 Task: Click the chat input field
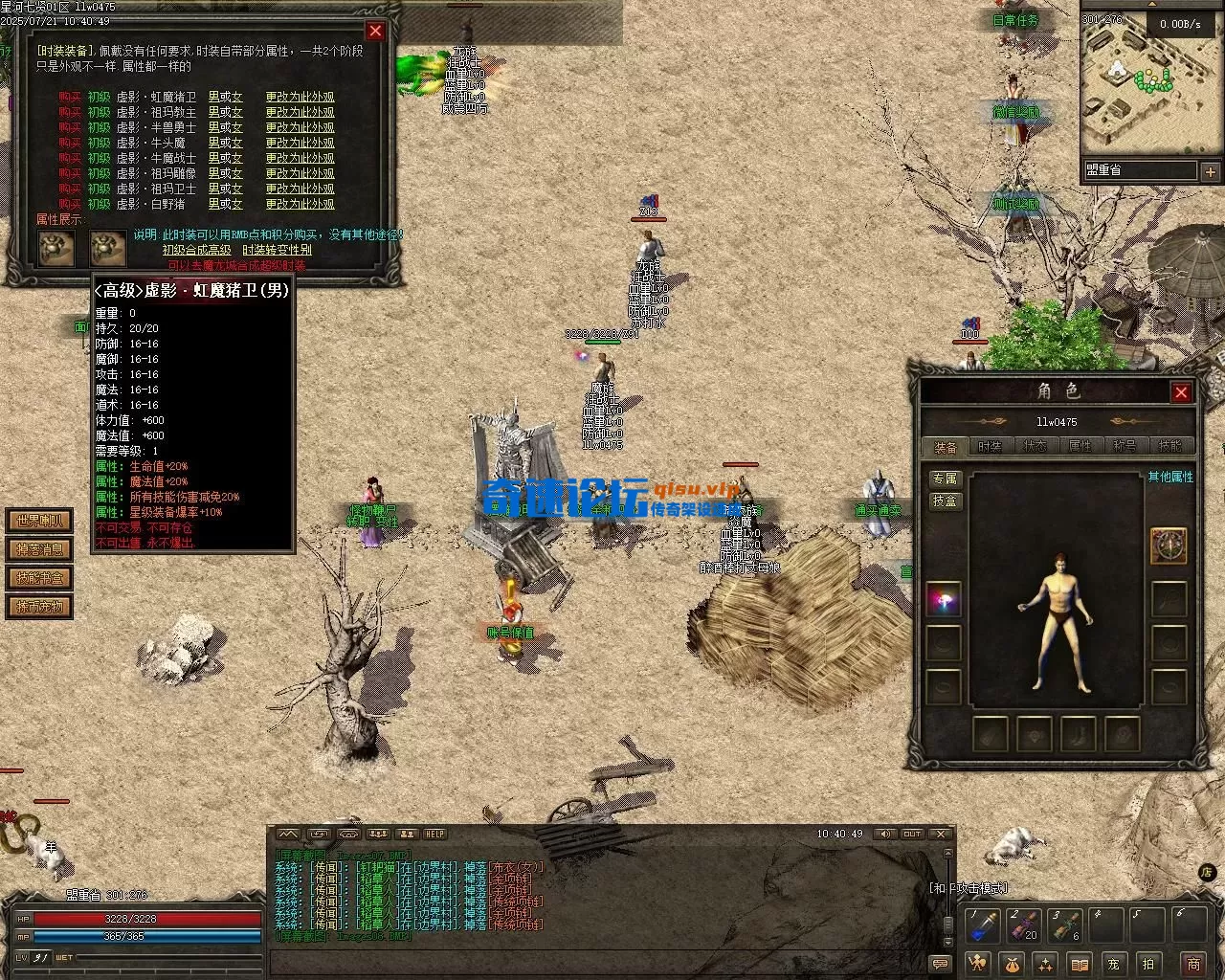tap(593, 964)
